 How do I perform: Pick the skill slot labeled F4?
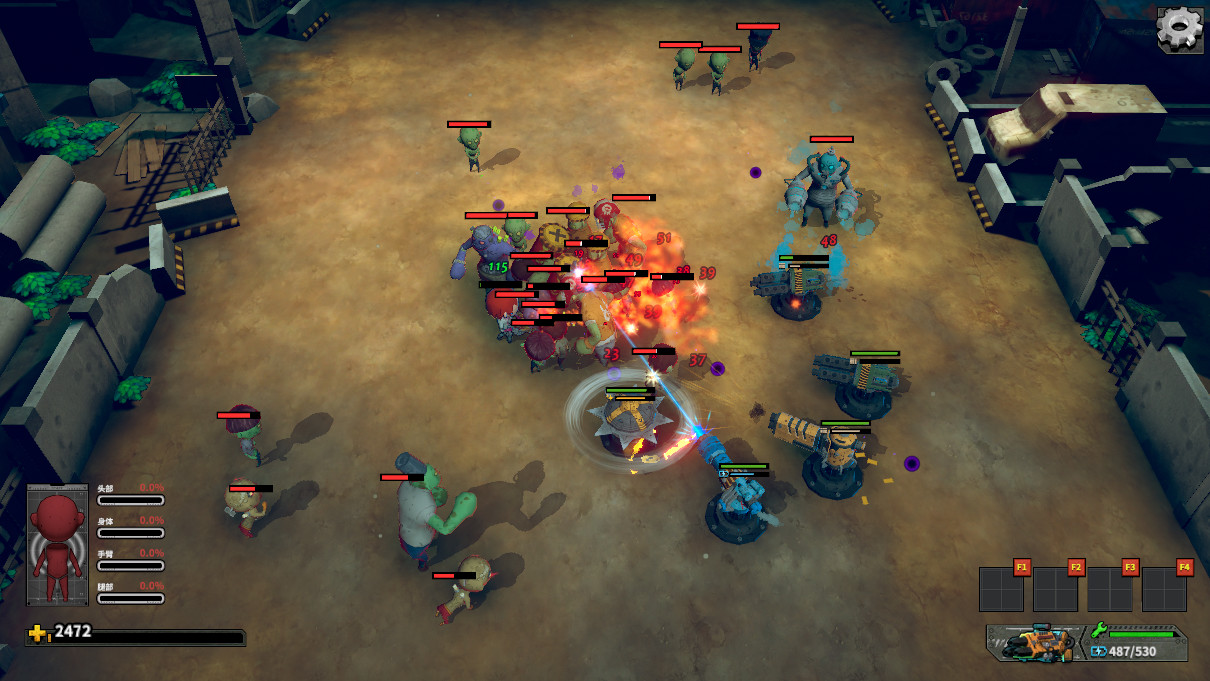[1164, 589]
